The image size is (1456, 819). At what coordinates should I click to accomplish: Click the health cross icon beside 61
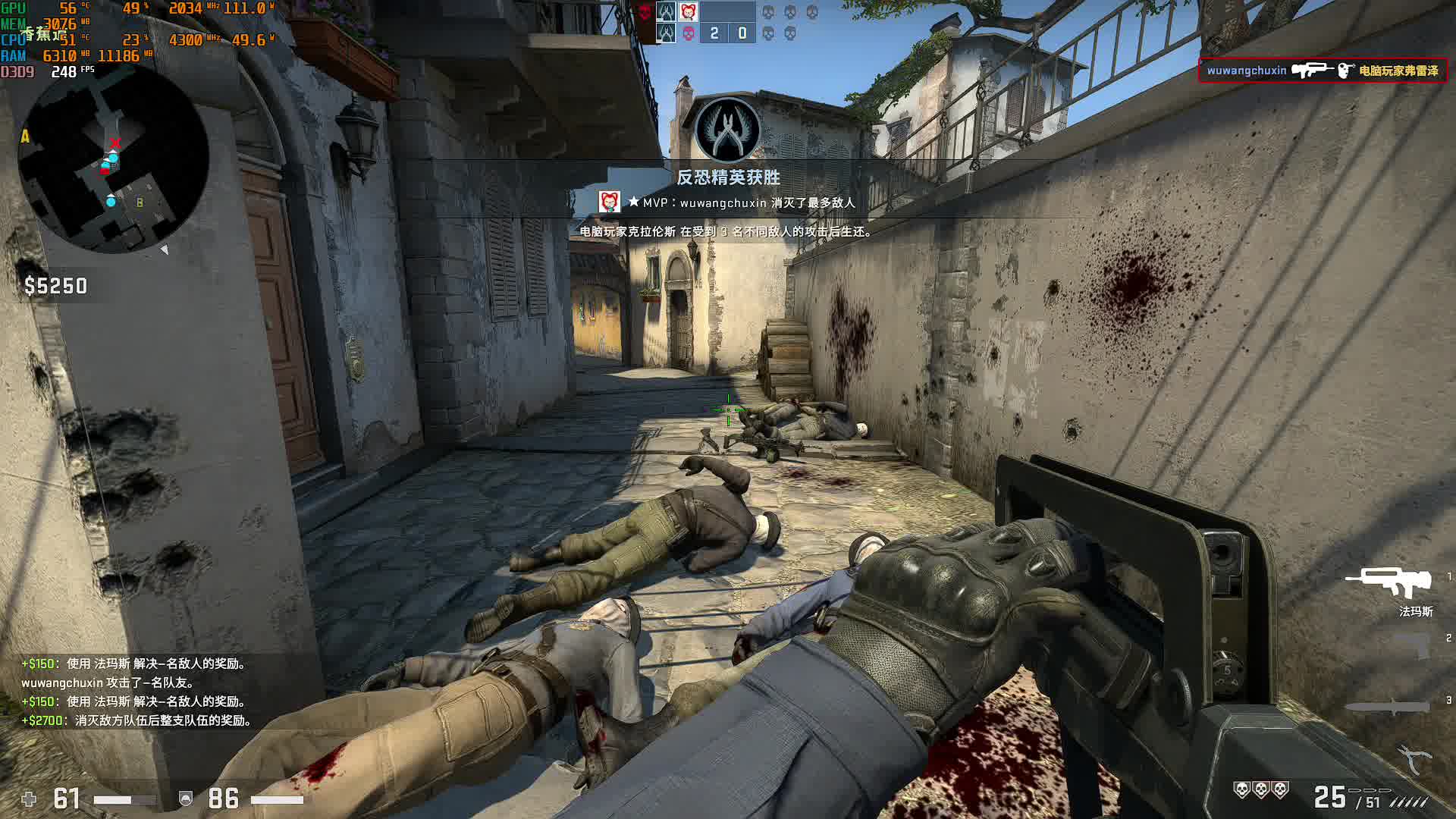[27, 799]
